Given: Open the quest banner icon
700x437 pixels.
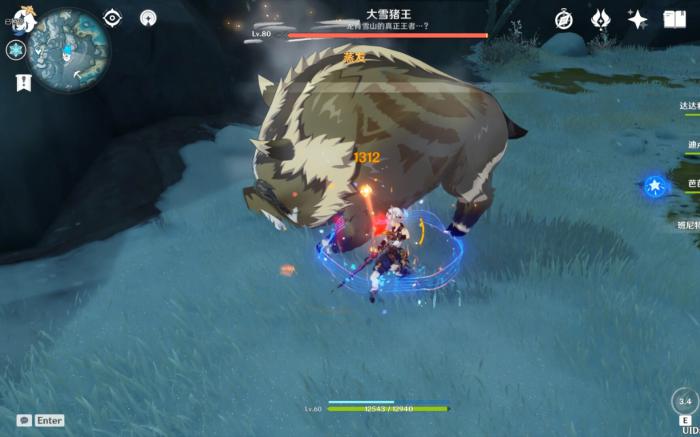Looking at the screenshot, I should (23, 83).
